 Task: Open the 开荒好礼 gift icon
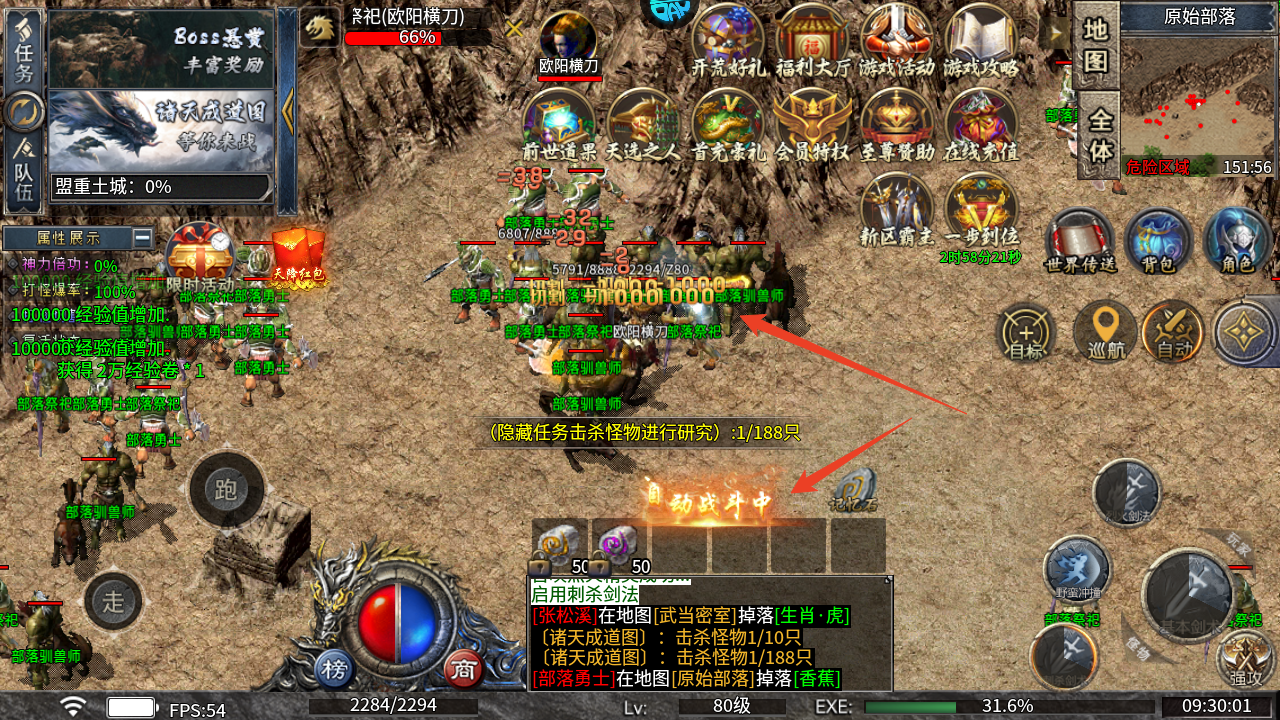[728, 41]
